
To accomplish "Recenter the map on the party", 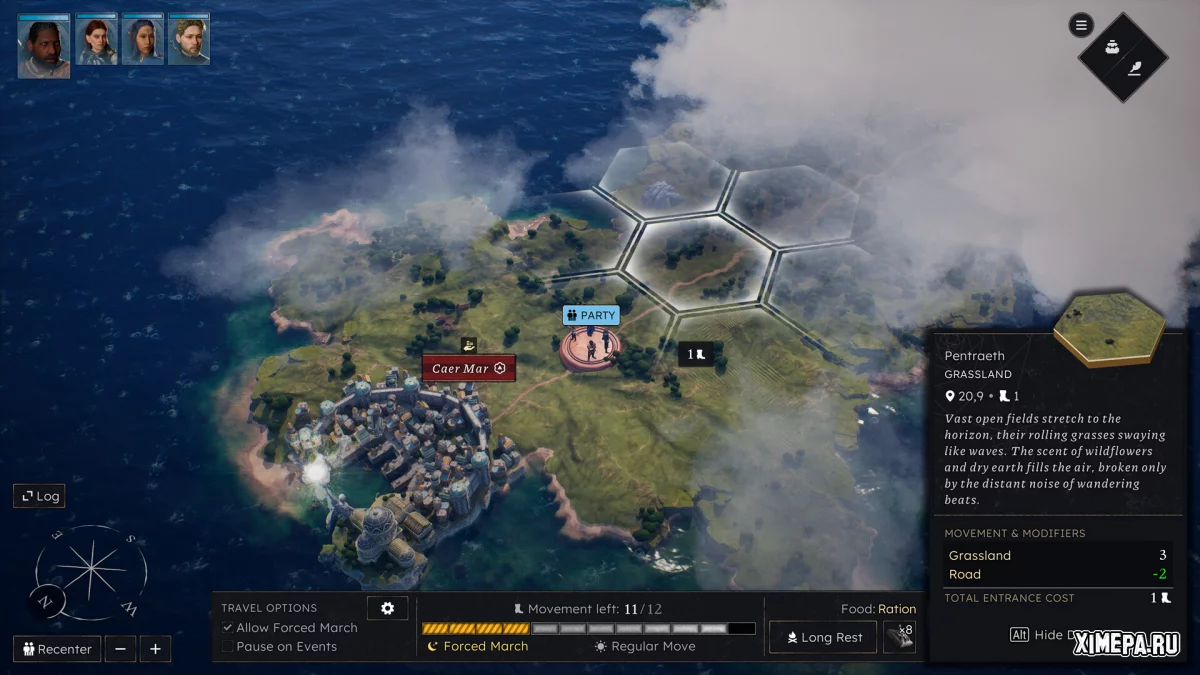I will tap(57, 649).
